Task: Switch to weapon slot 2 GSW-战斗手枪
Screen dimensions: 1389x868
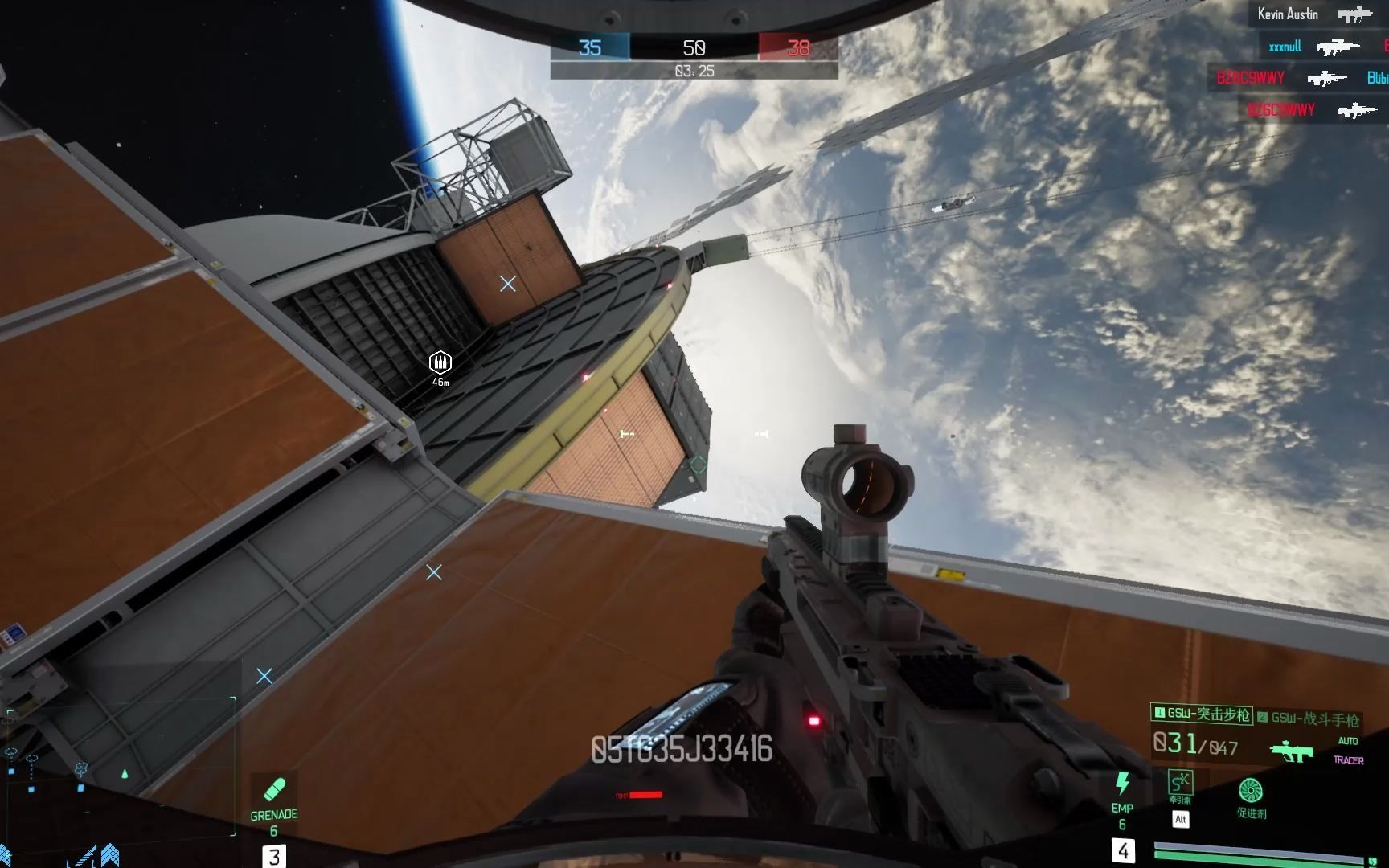Action: [x=1309, y=719]
